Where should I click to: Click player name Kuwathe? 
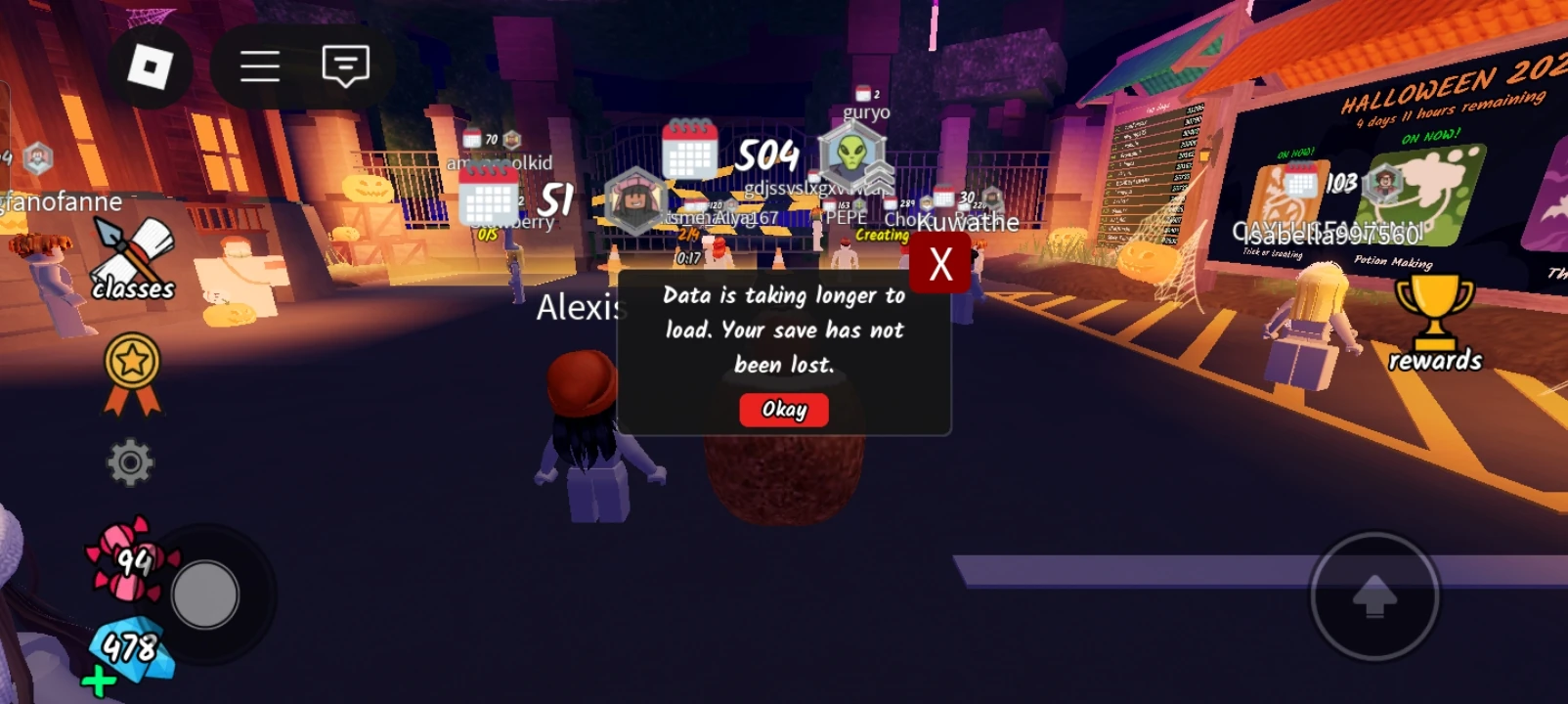pyautogui.click(x=970, y=222)
